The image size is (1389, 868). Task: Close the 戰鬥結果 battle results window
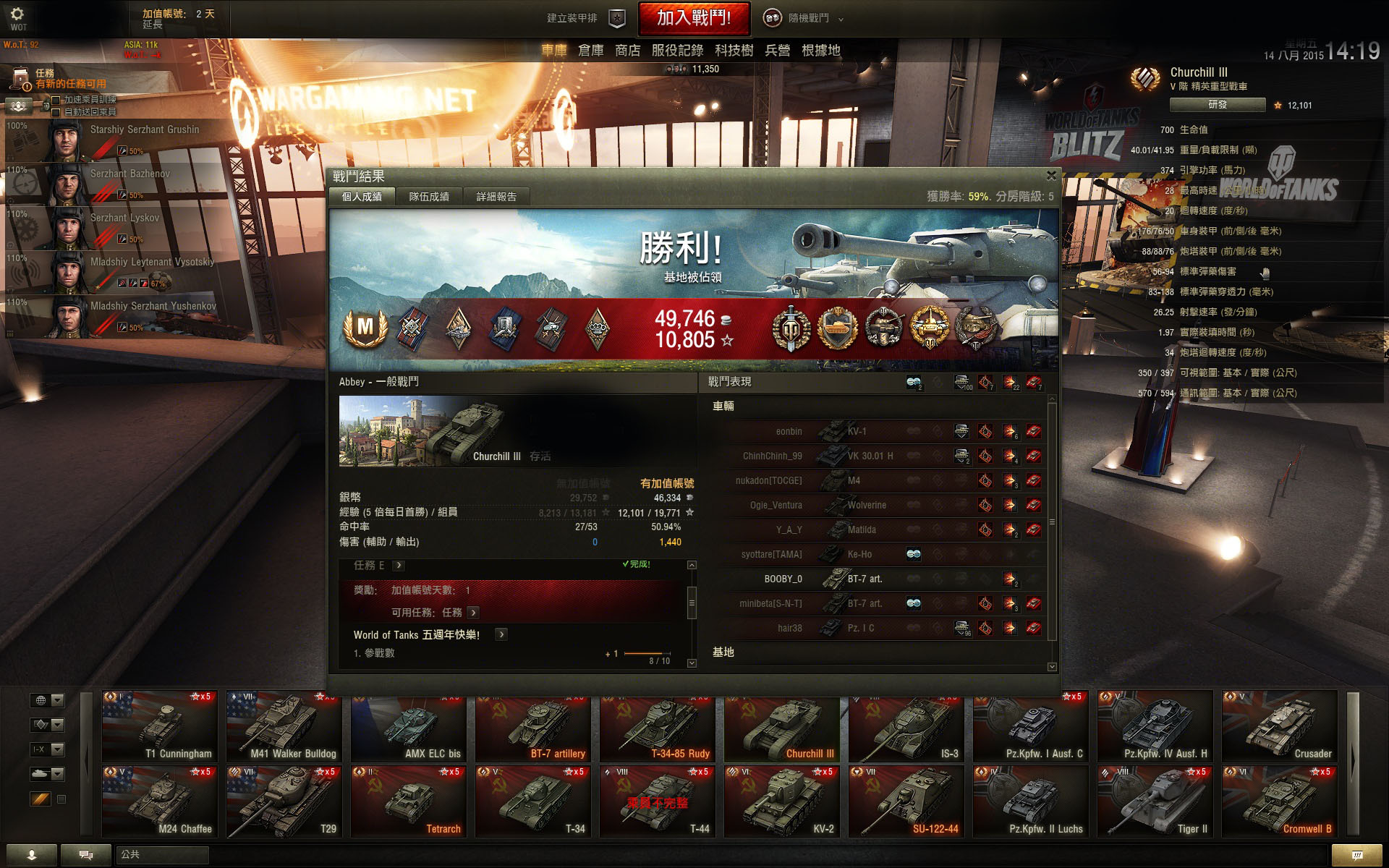point(1051,175)
